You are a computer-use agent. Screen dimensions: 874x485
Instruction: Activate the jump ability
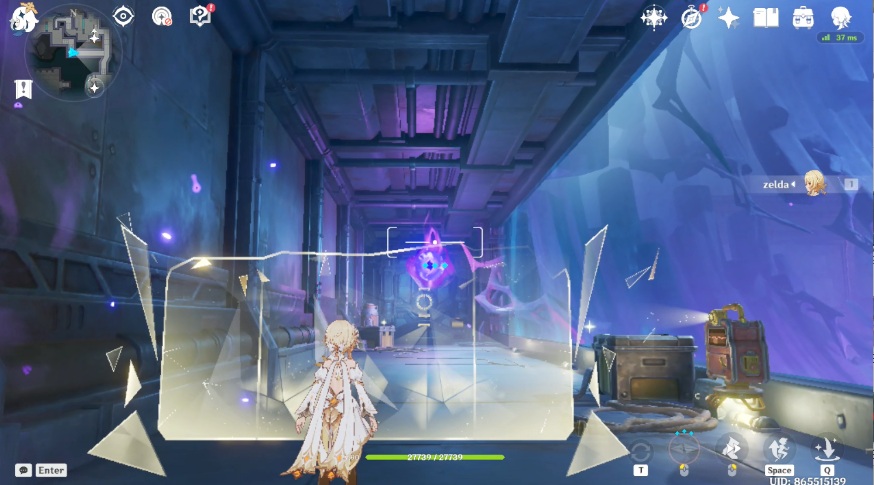[x=778, y=449]
